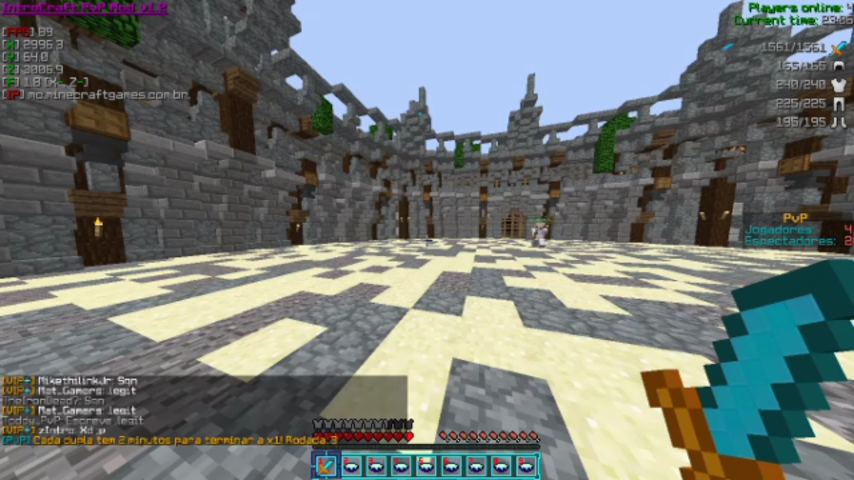This screenshot has height=480, width=854.
Task: Click the diamond sword durability icon
Action: pyautogui.click(x=839, y=47)
